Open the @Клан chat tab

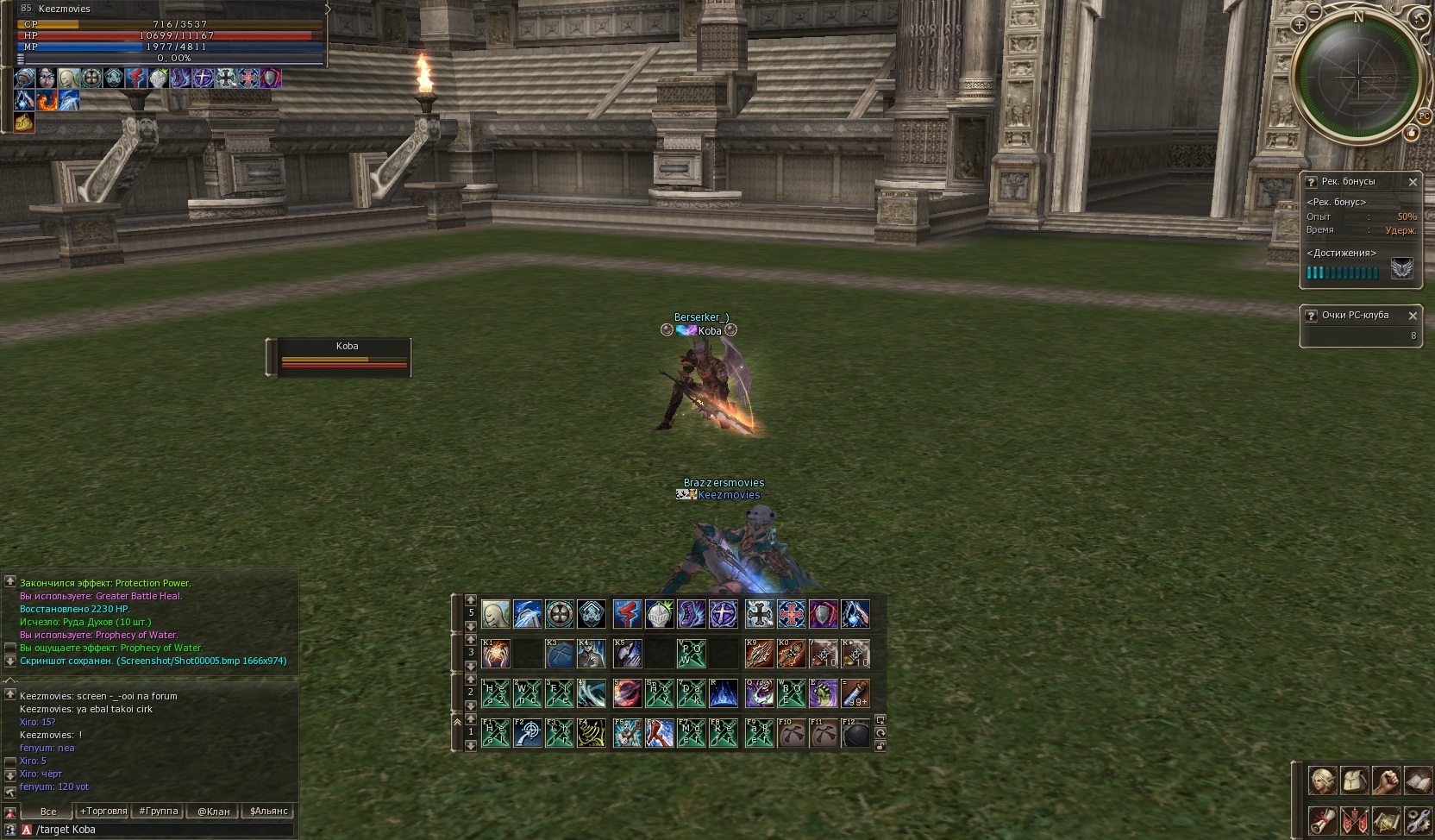coord(213,811)
